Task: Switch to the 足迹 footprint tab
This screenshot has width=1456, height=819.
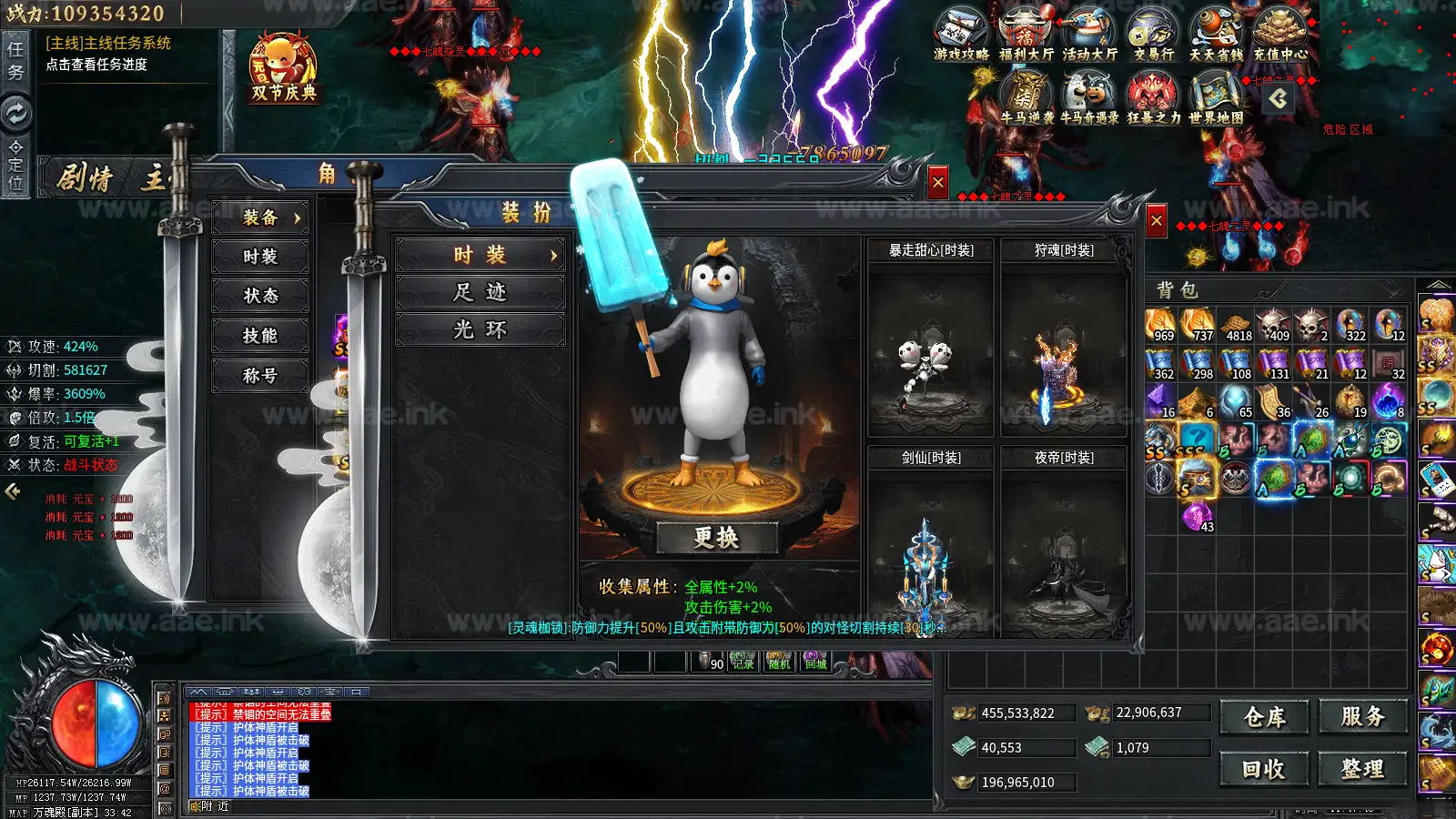Action: (x=480, y=292)
